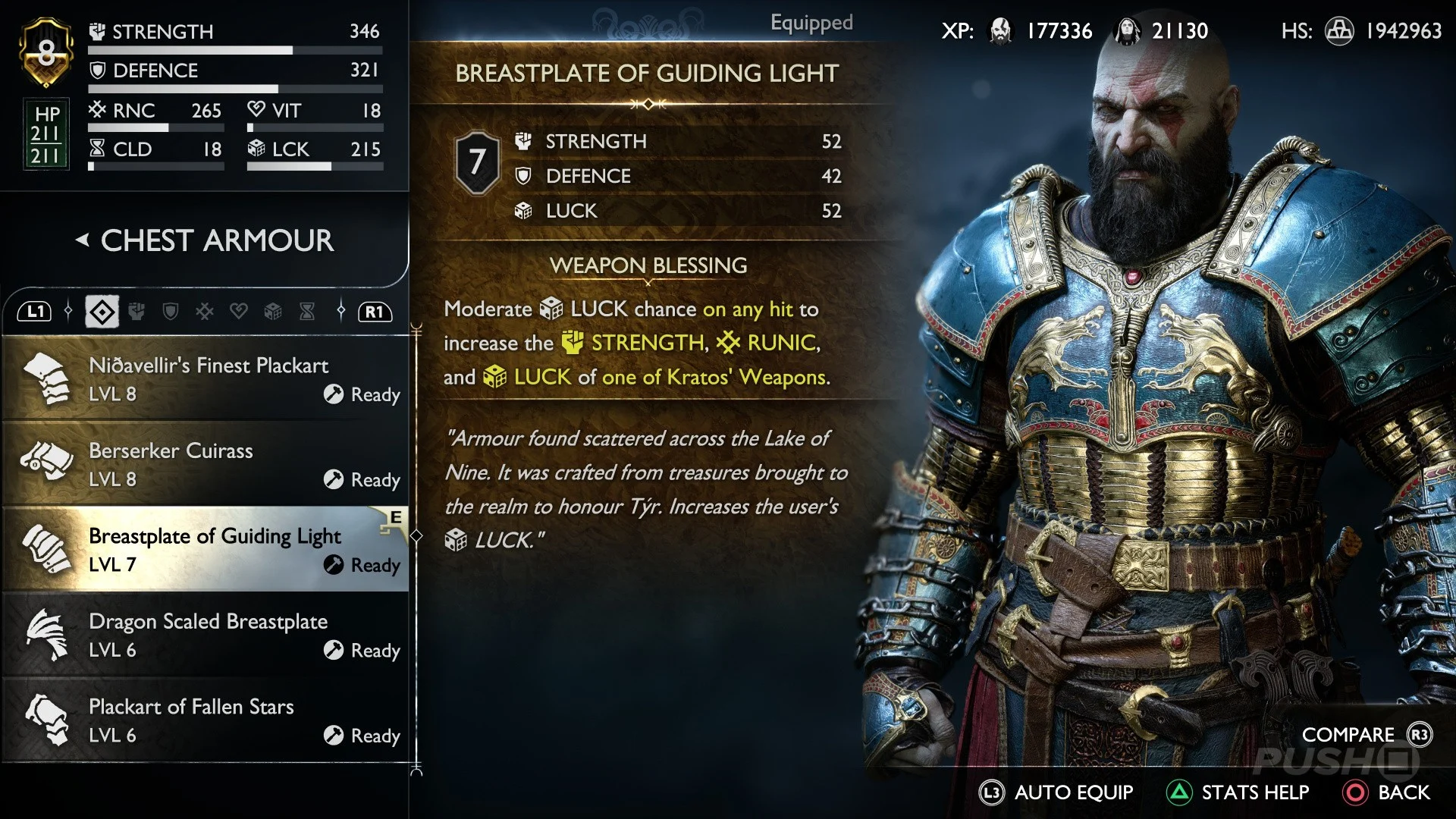Select the Strength fist sort filter icon

pyautogui.click(x=136, y=311)
